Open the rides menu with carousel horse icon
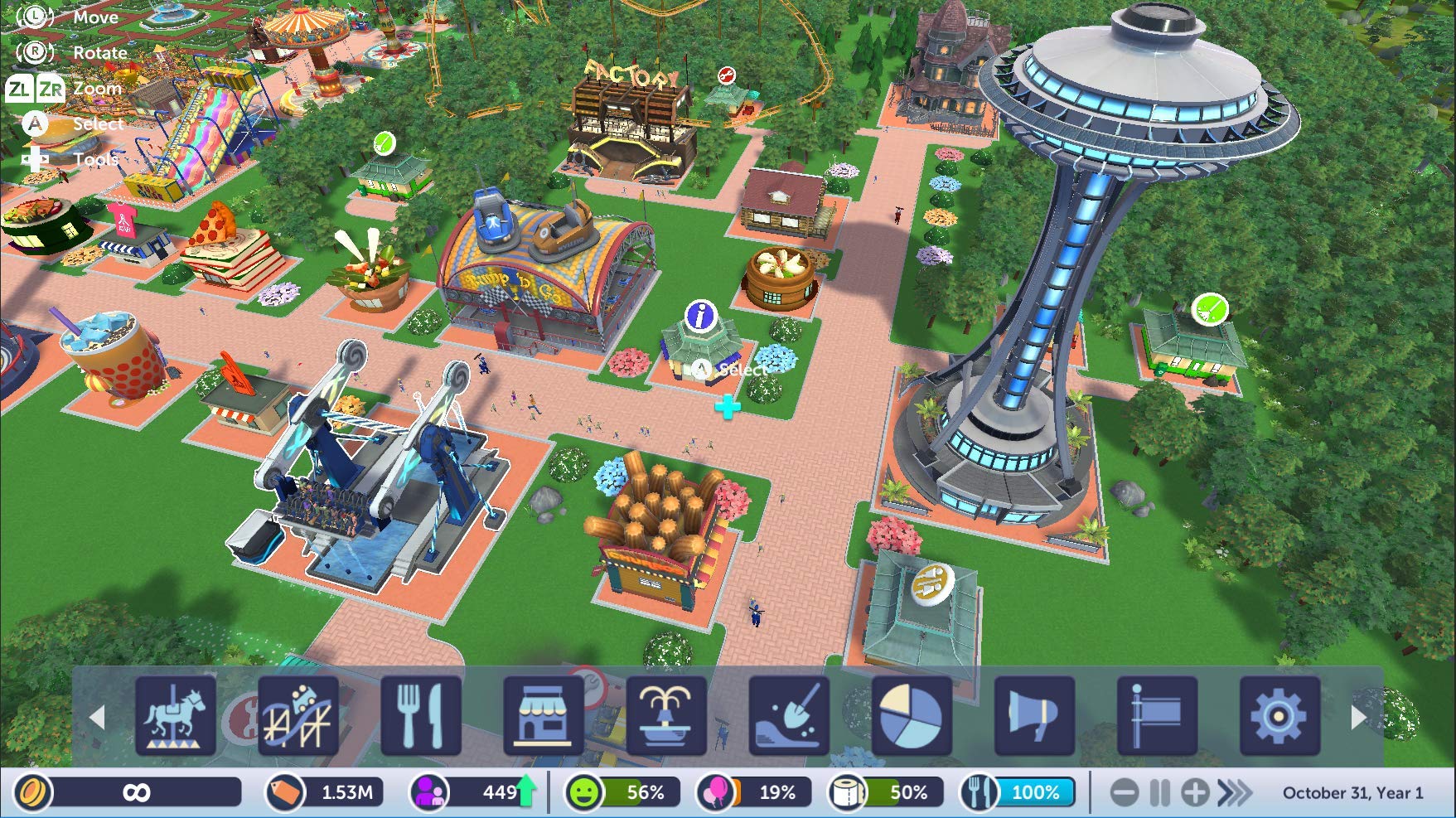 [176, 715]
